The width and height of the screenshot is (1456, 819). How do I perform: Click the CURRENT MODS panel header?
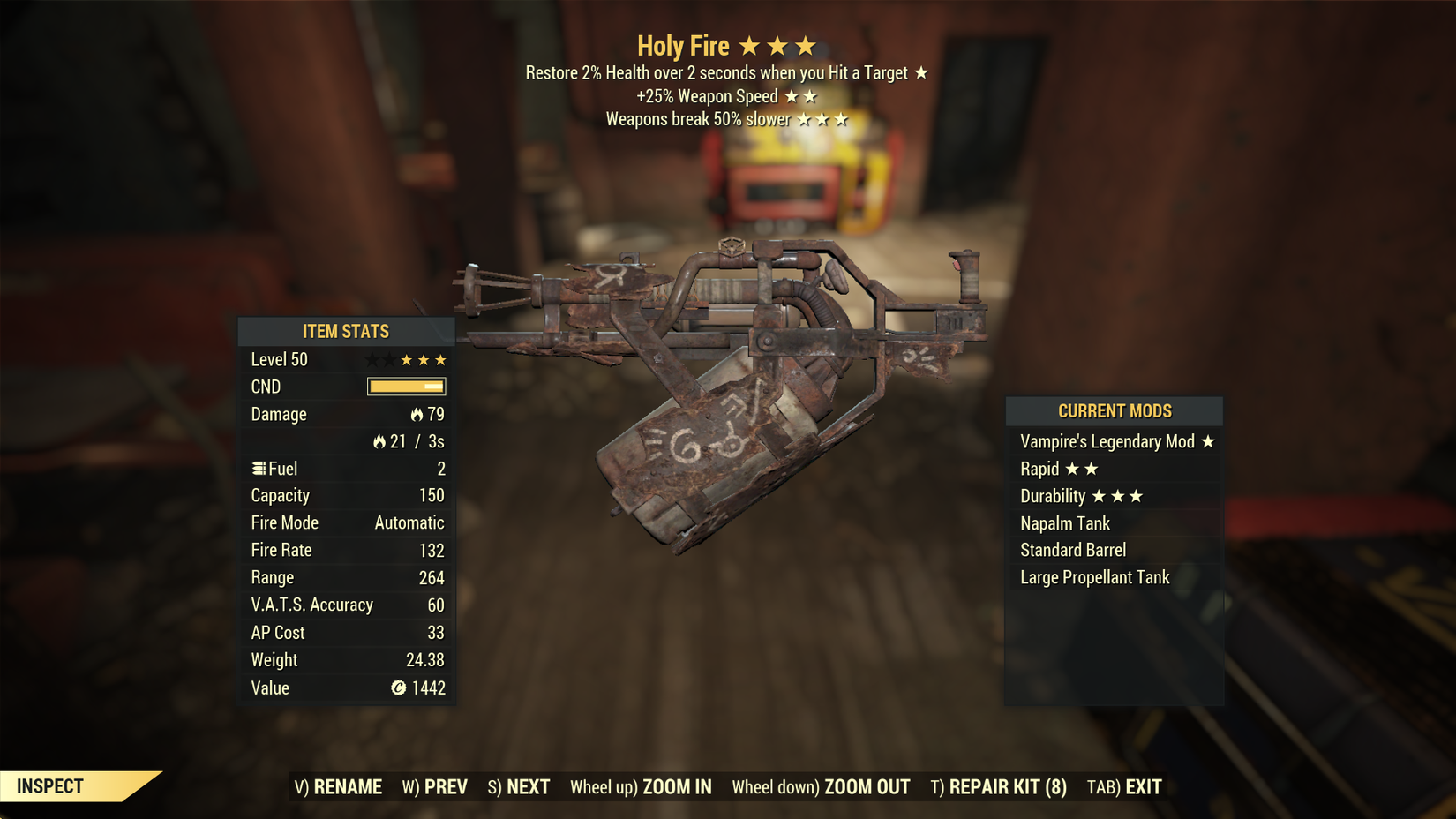(1114, 410)
